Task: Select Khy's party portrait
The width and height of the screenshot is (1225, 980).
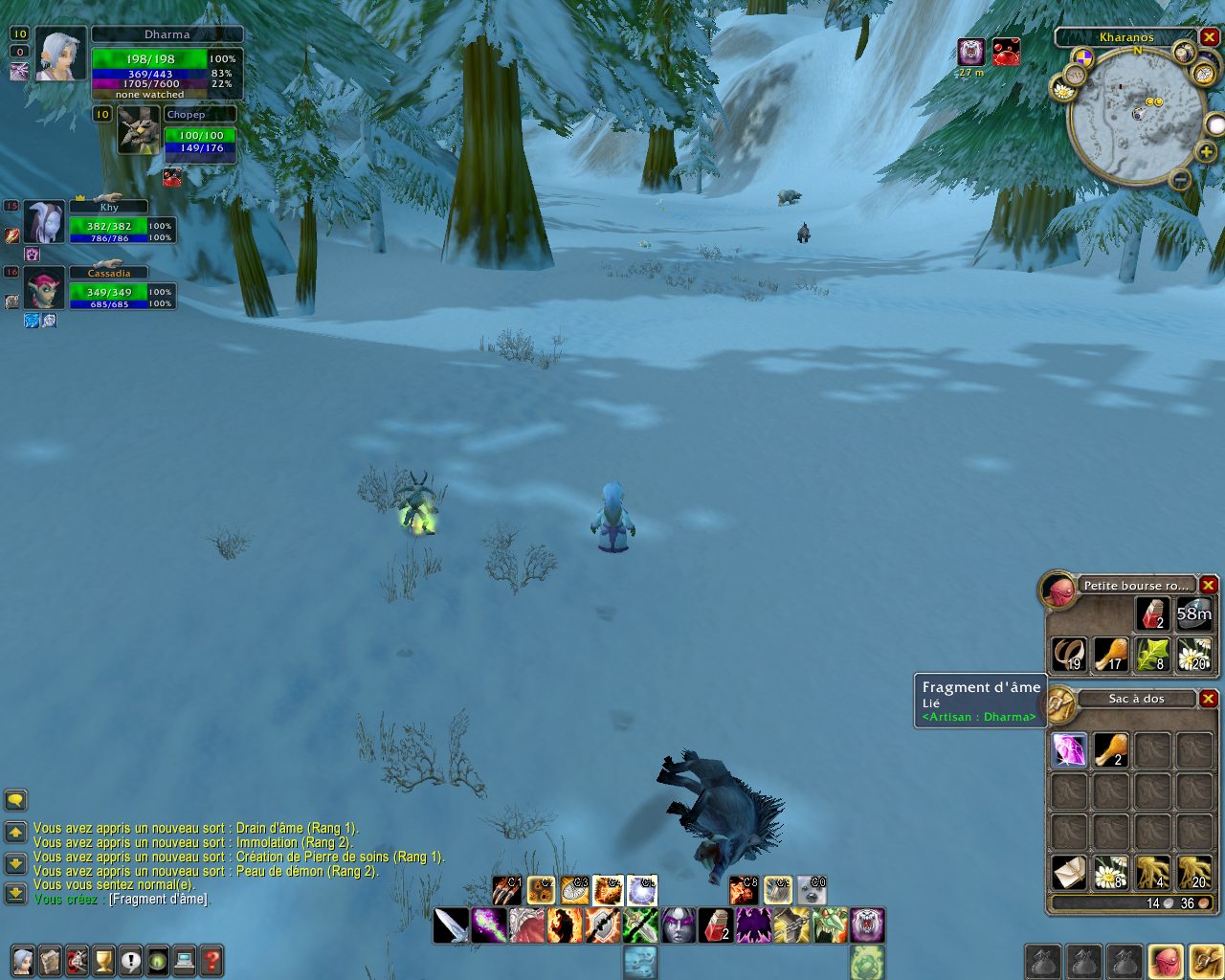Action: coord(44,223)
